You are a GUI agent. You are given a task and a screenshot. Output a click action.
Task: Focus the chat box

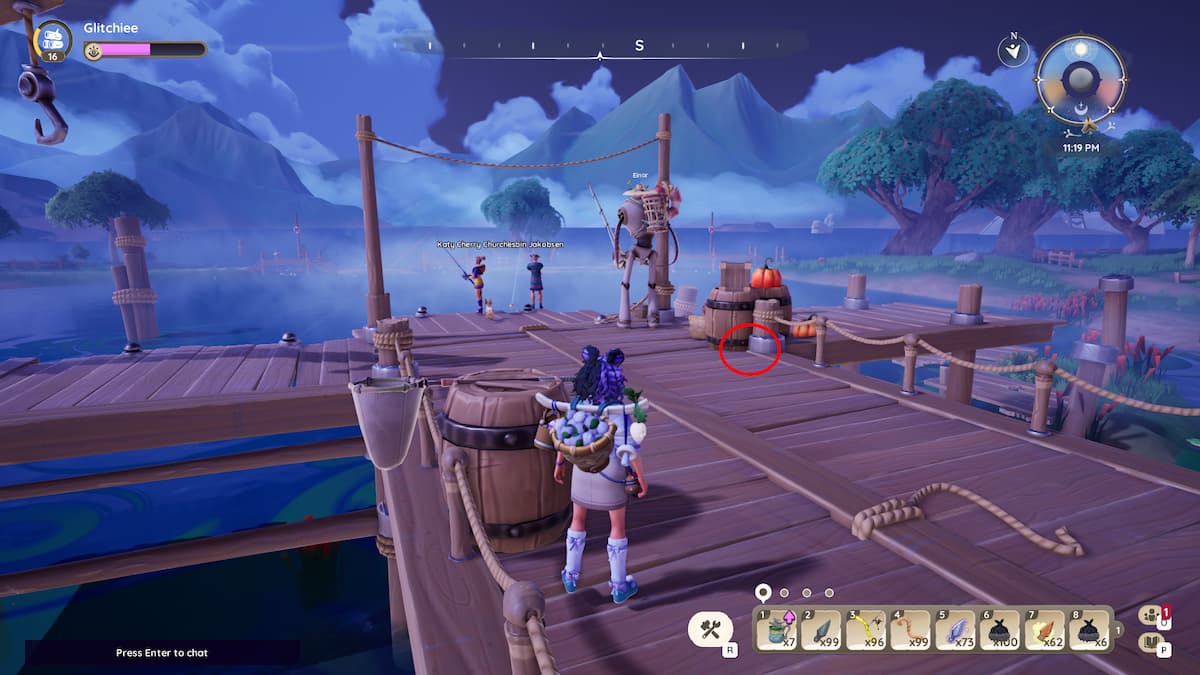coord(162,653)
